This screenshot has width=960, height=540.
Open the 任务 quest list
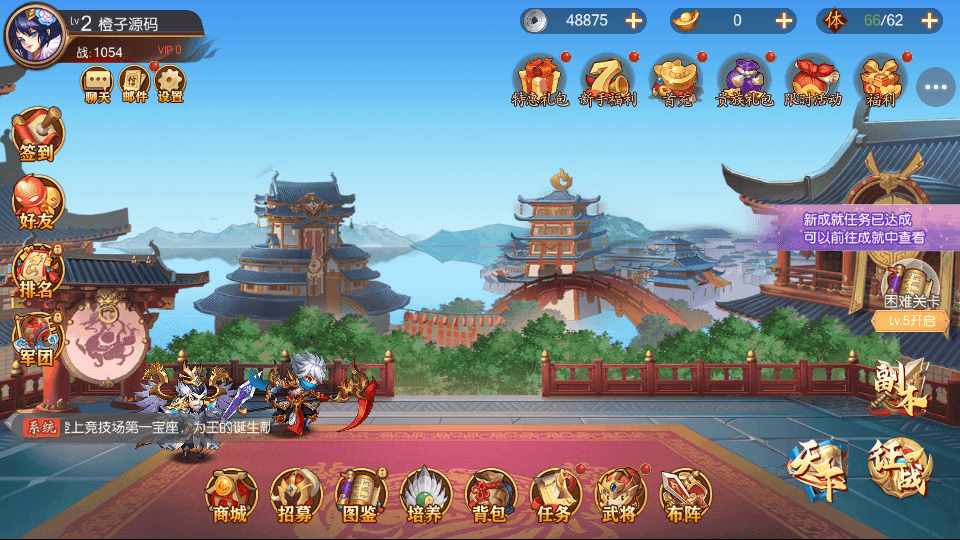pos(556,495)
